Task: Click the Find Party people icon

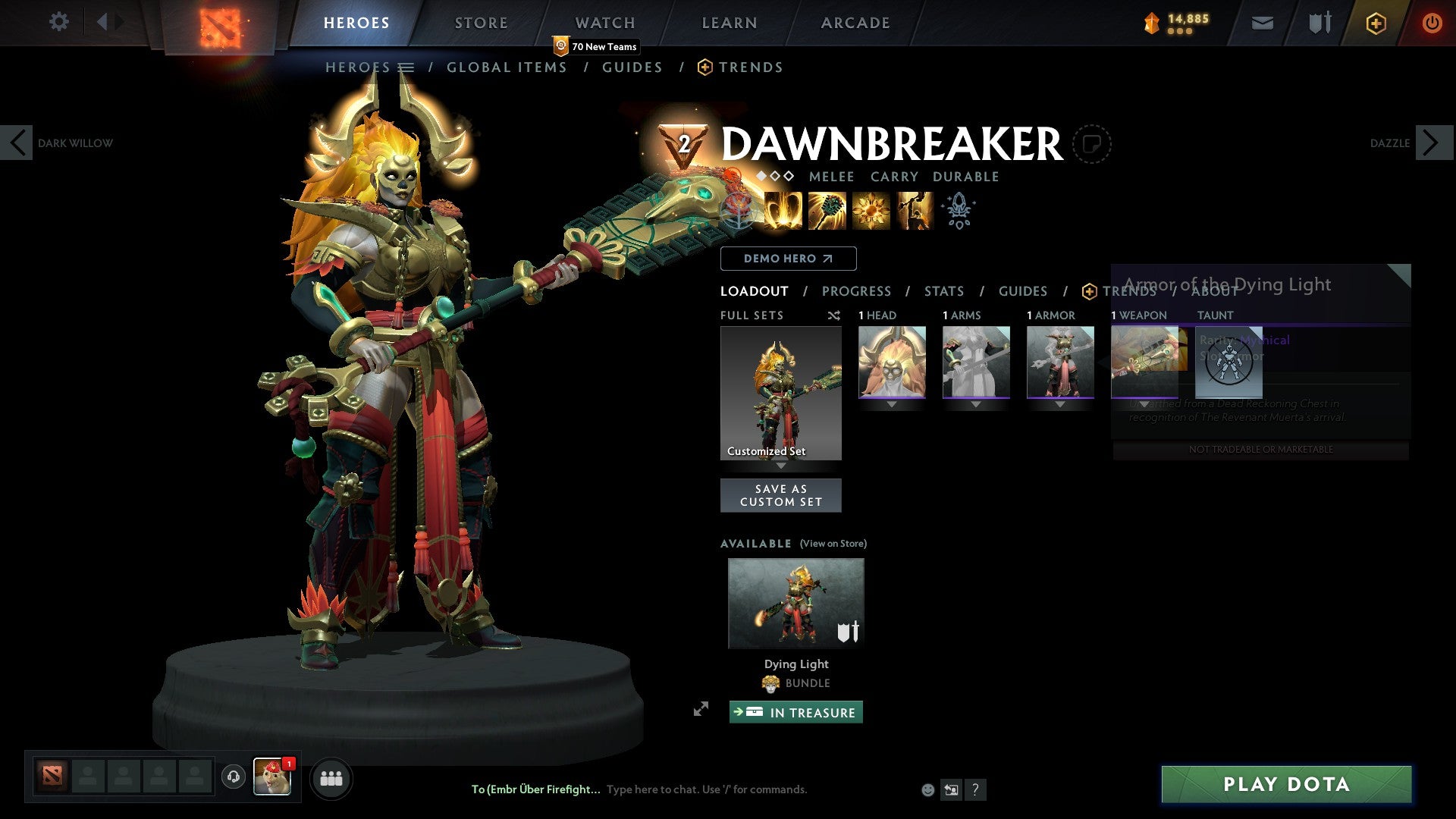Action: [x=331, y=778]
